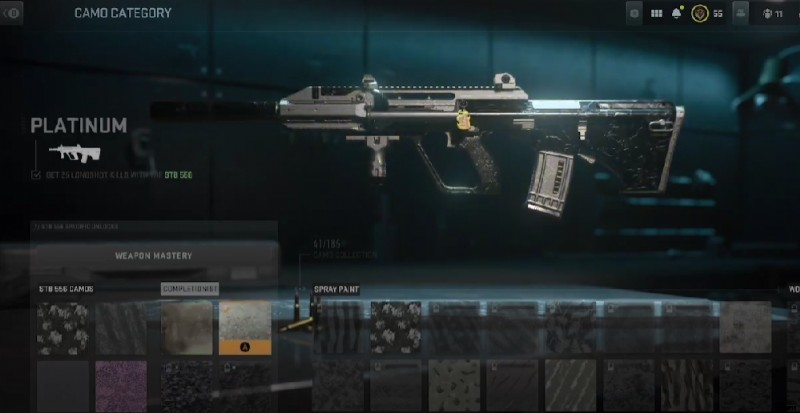Select the Spray Paint category label

point(337,289)
